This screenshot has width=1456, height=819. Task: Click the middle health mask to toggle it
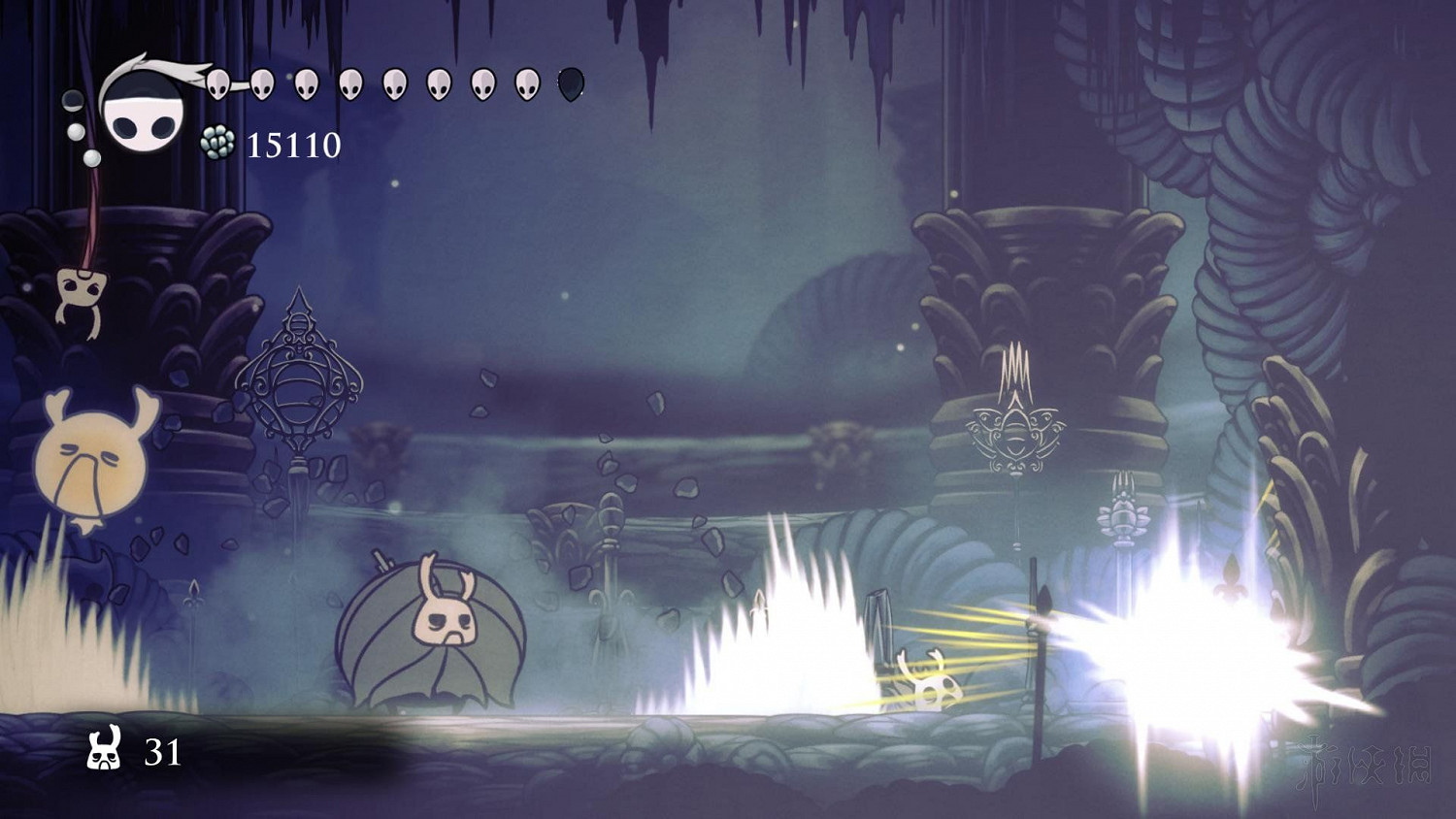tap(351, 83)
